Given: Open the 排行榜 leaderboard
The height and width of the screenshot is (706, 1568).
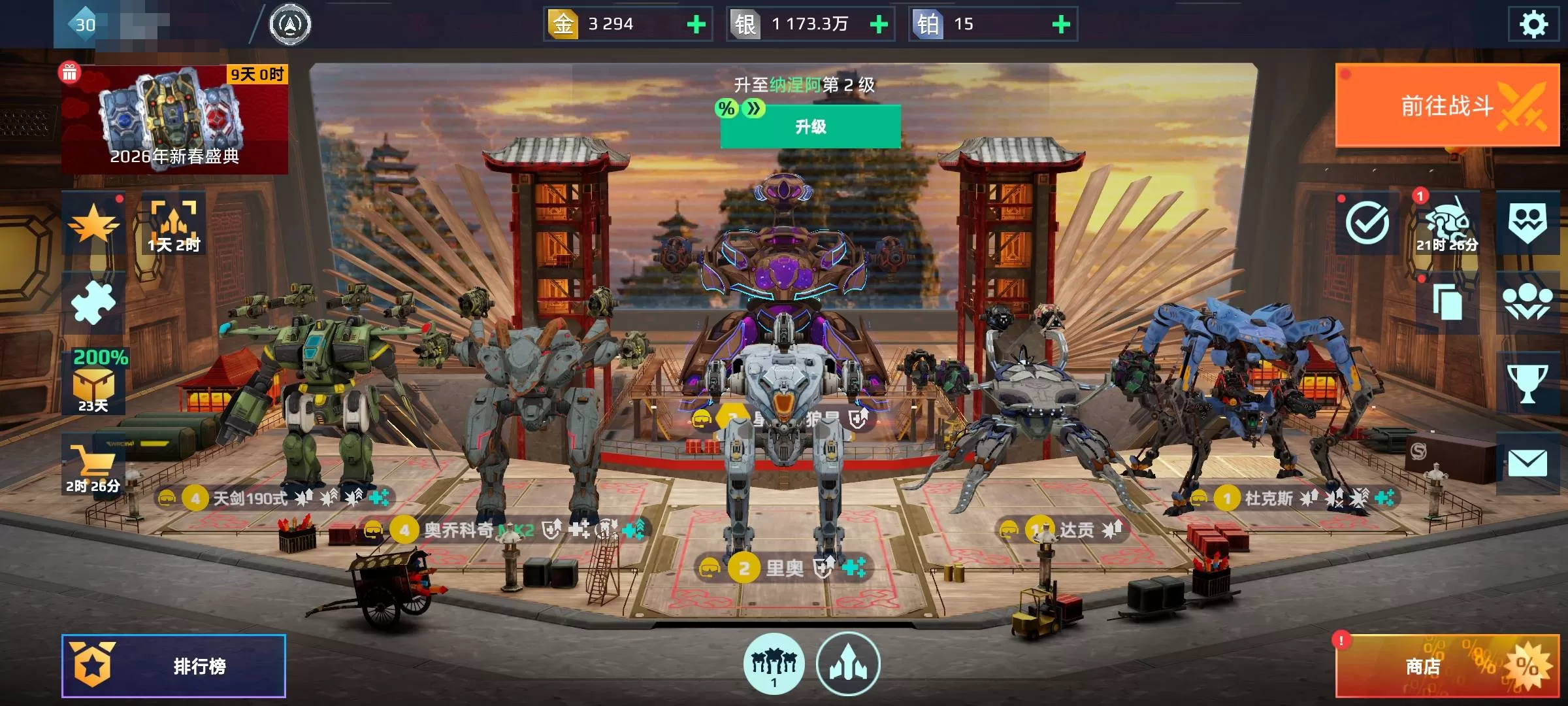Looking at the screenshot, I should coord(174,666).
